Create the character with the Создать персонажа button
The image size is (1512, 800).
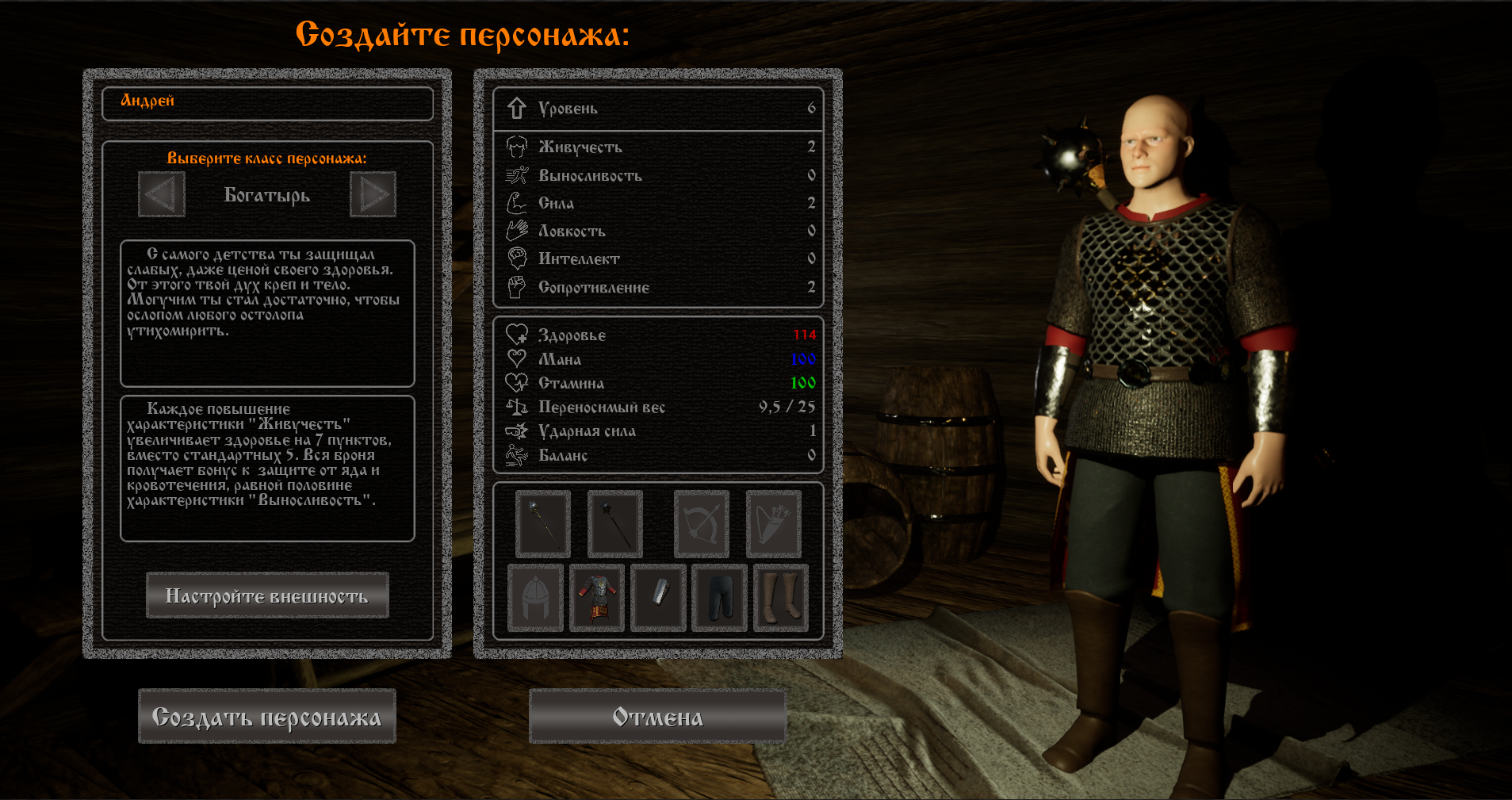267,716
